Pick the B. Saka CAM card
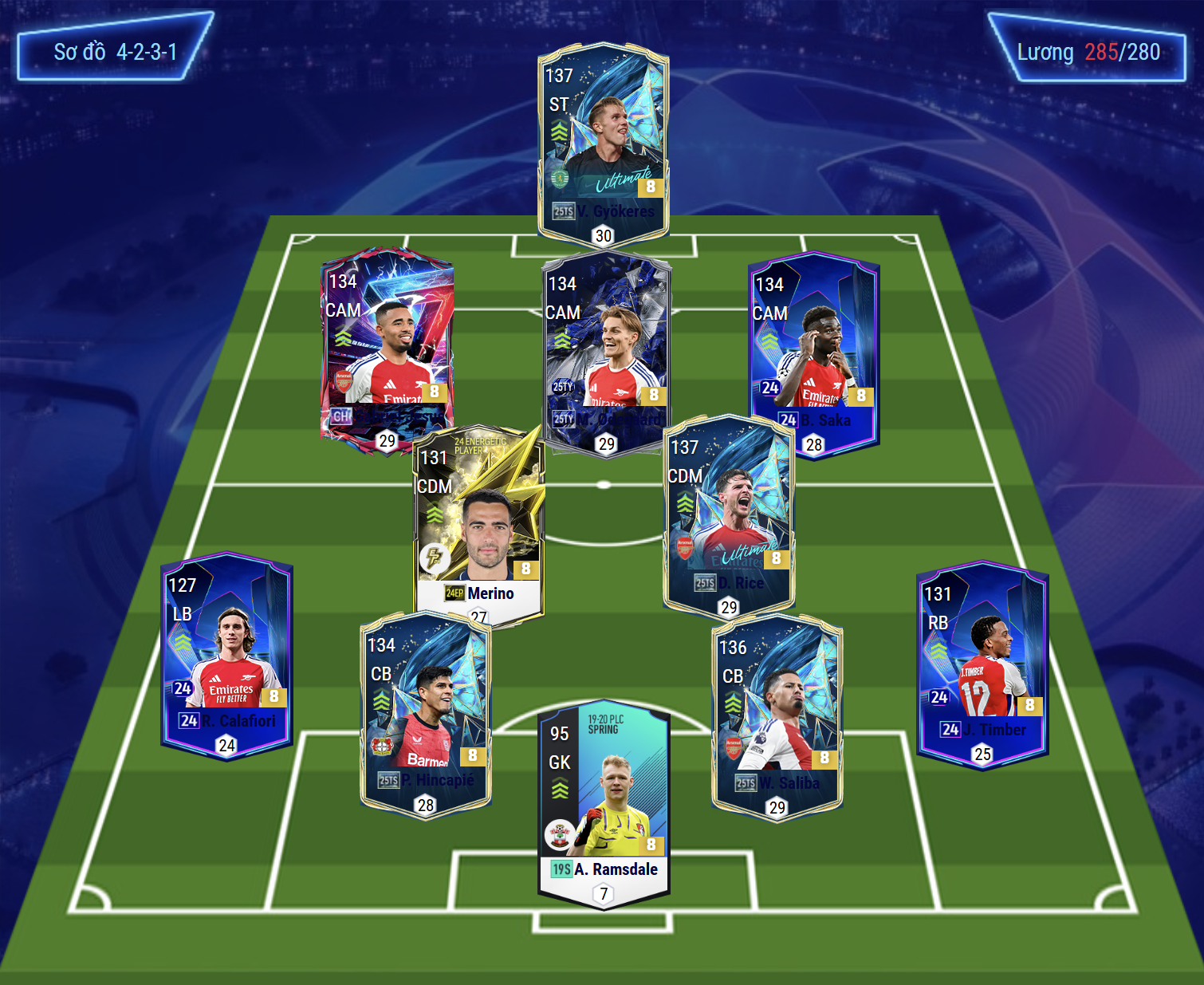 [x=813, y=351]
